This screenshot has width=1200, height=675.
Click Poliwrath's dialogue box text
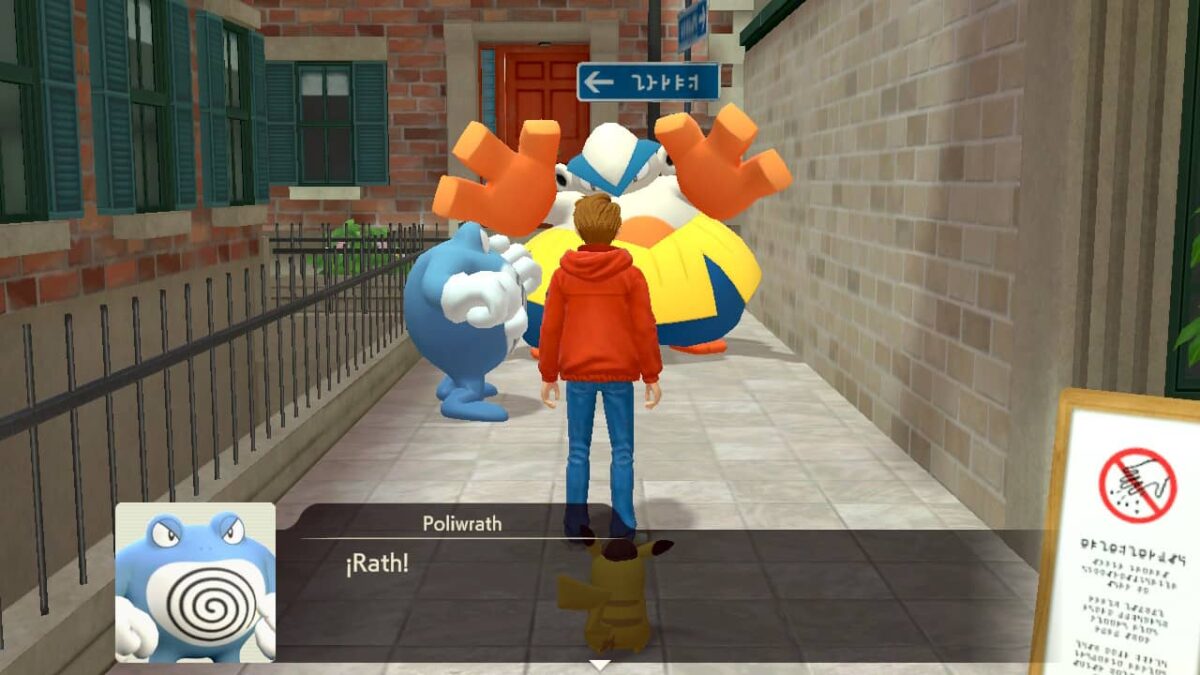click(377, 564)
